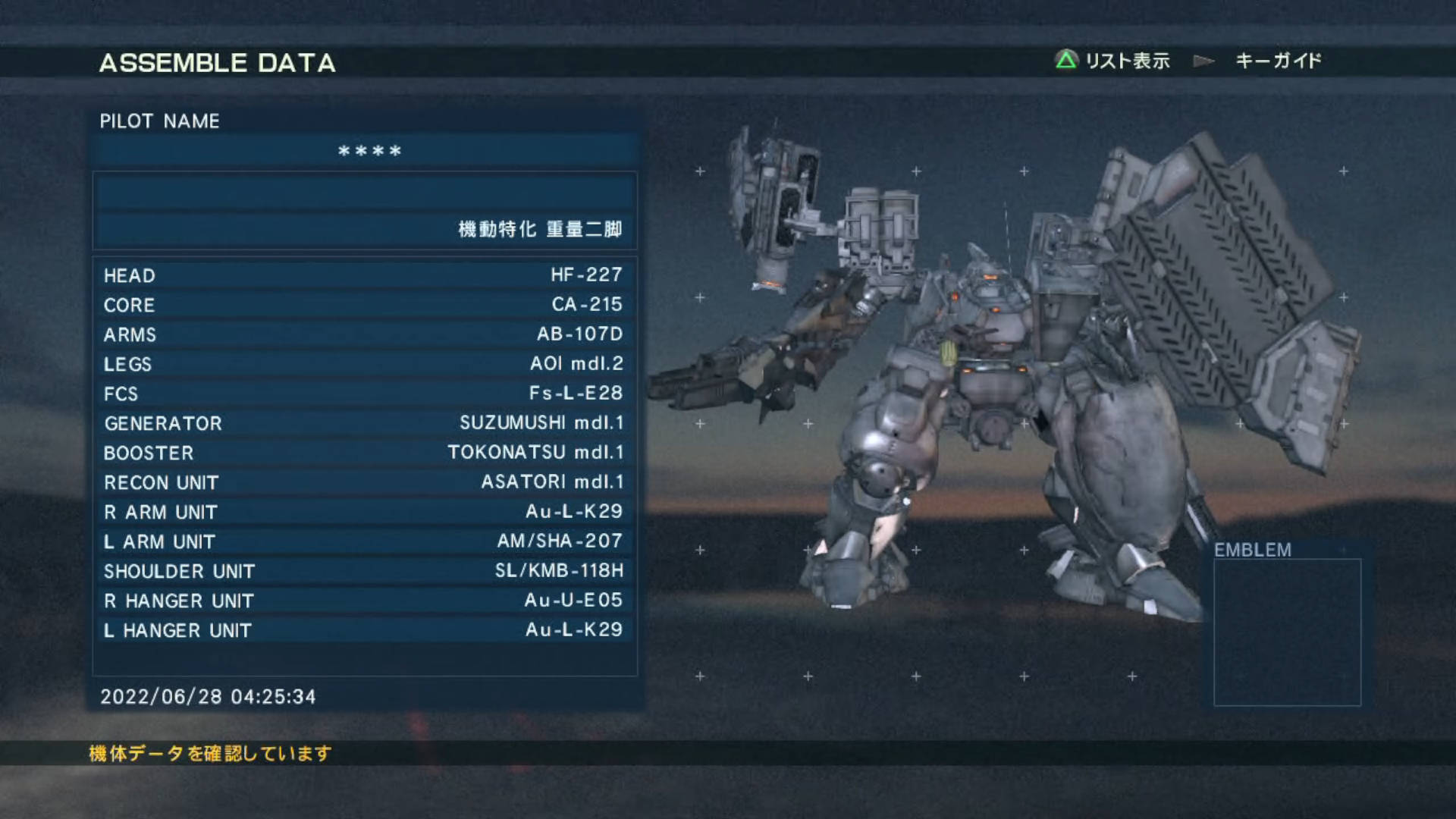Screen dimensions: 1456x819
Task: Select the SHOULDER UNIT row SL/KMB-118H
Action: click(364, 570)
